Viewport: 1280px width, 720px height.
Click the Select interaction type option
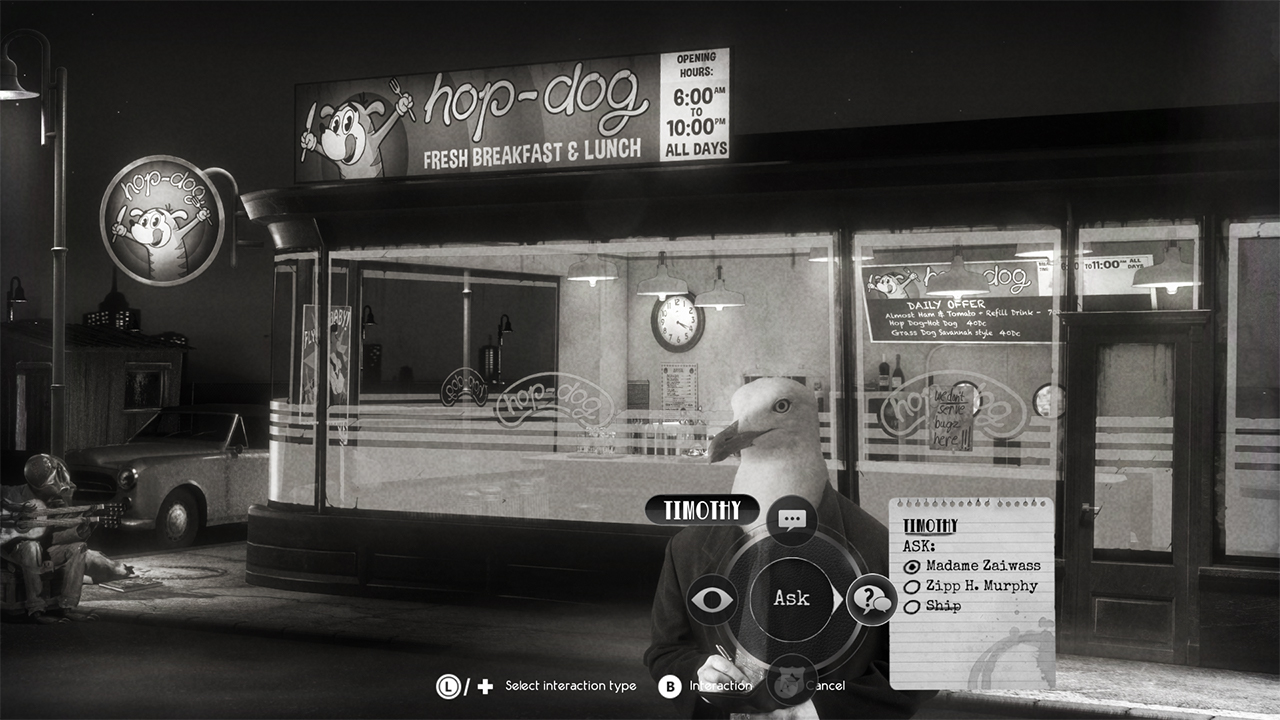click(x=570, y=686)
